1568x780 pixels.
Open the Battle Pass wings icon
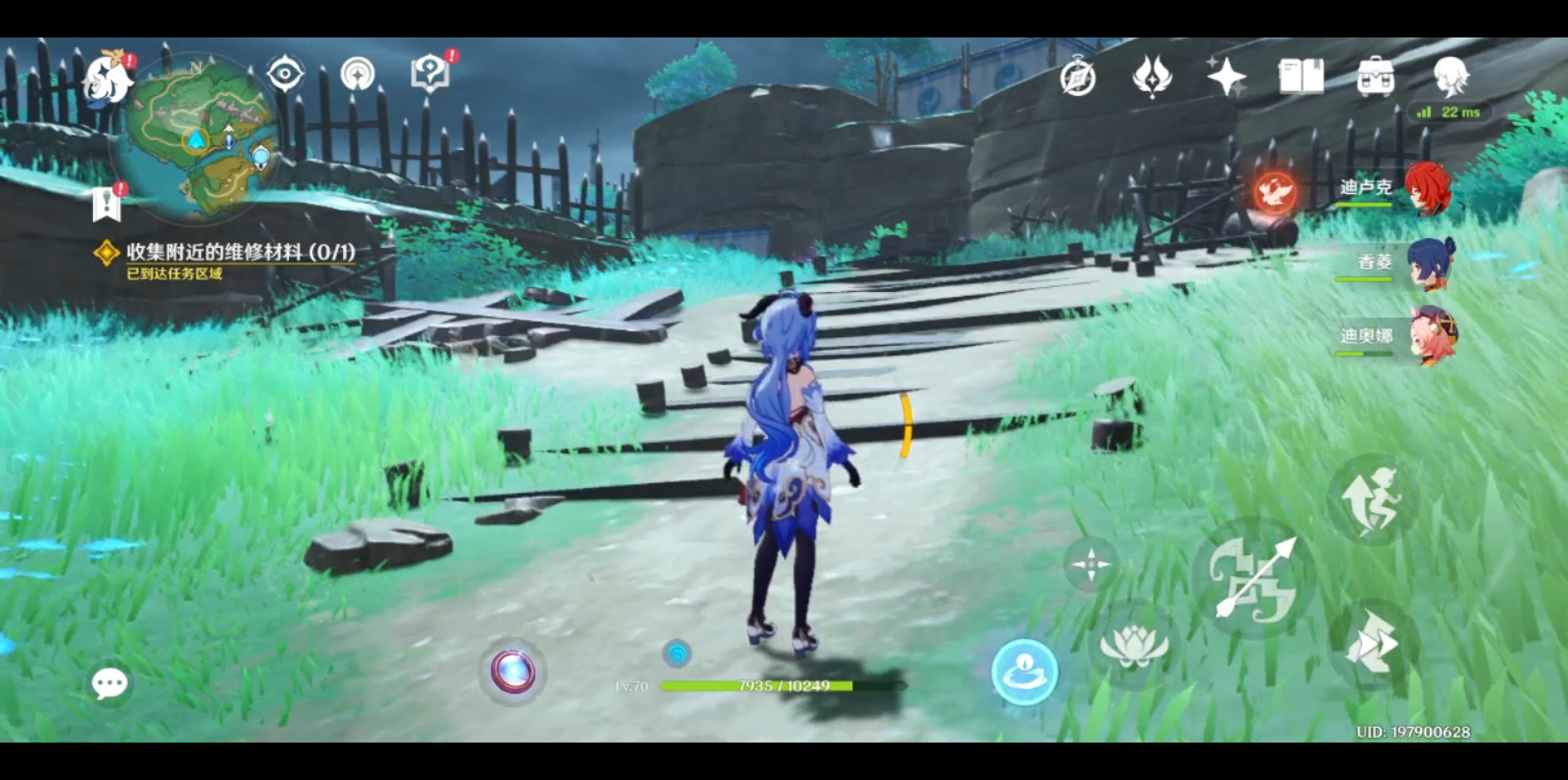click(1150, 77)
